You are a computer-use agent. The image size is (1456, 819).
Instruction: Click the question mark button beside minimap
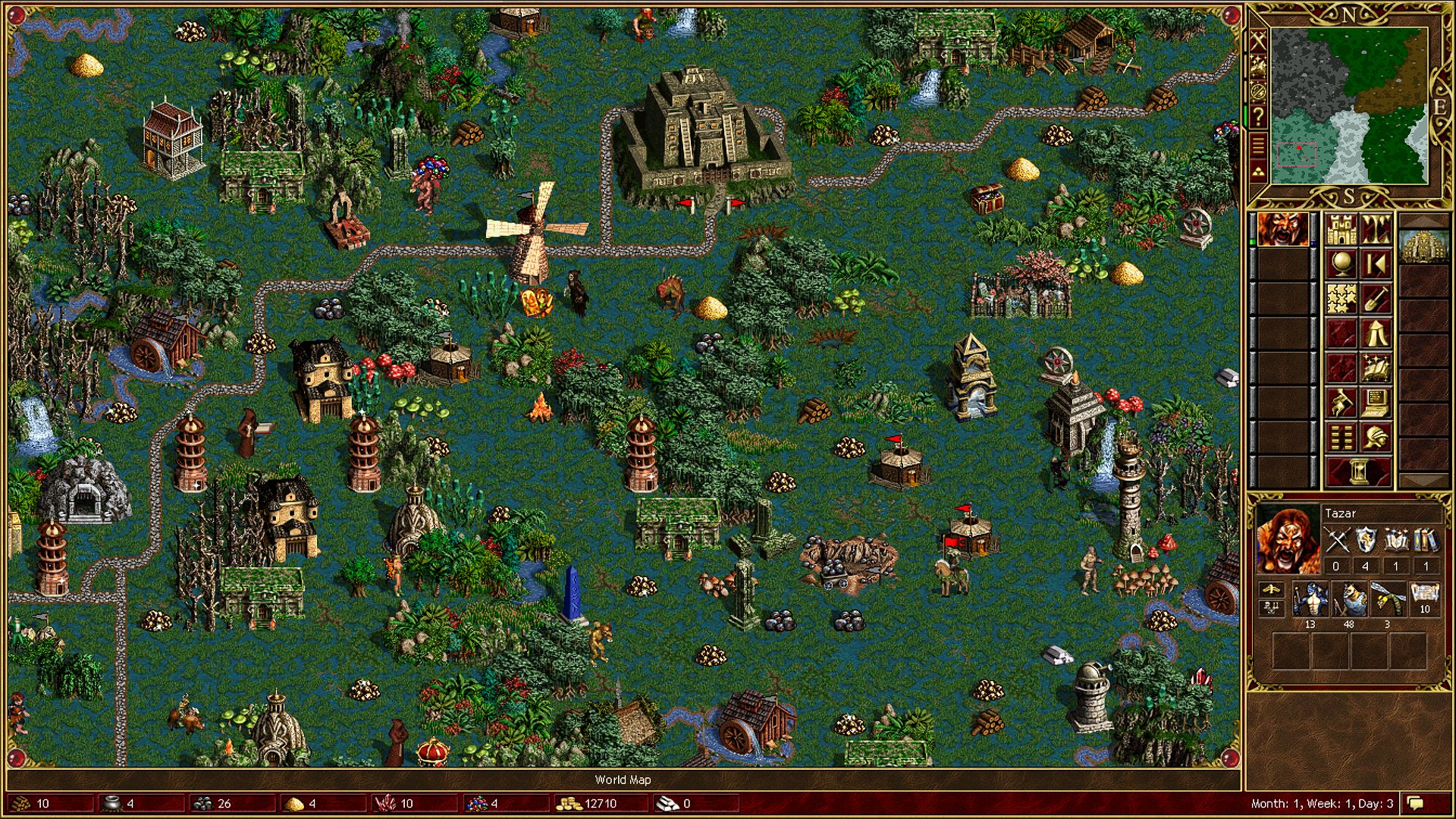click(x=1258, y=117)
